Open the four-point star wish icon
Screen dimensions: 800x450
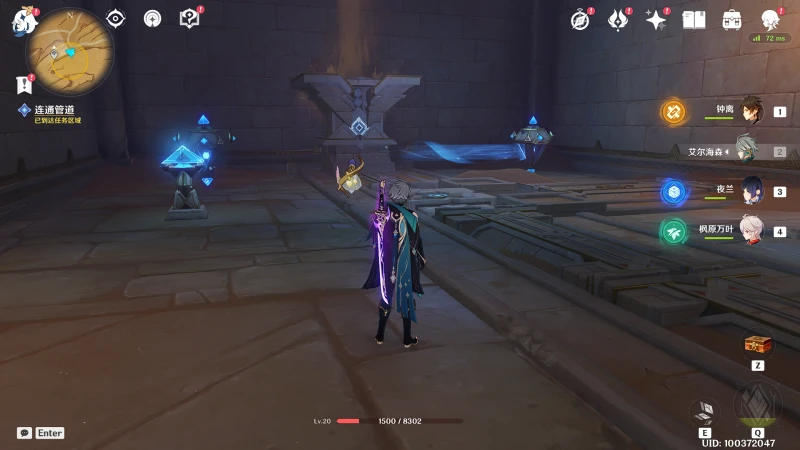(656, 19)
